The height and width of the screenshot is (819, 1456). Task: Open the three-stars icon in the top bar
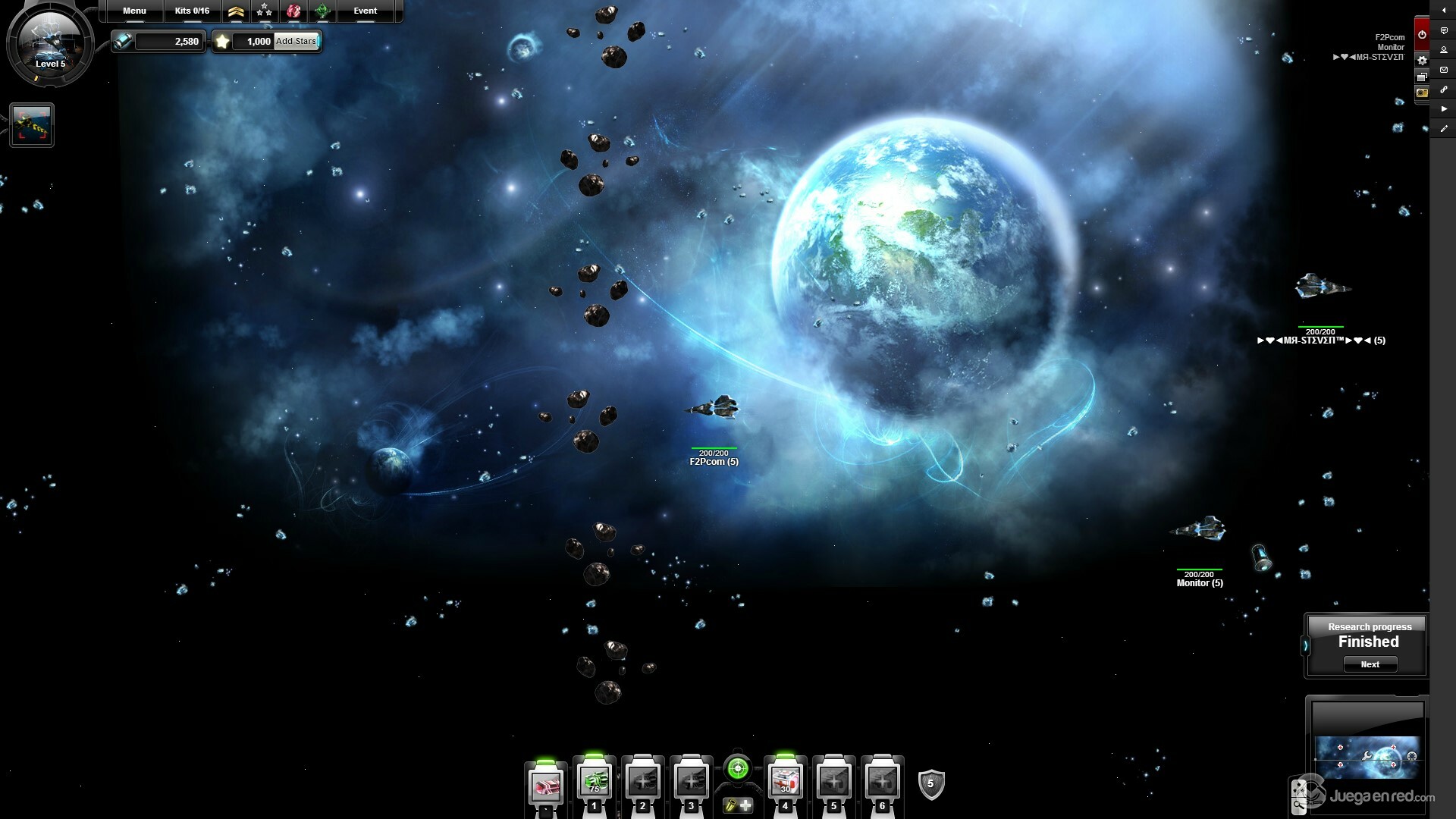[264, 11]
